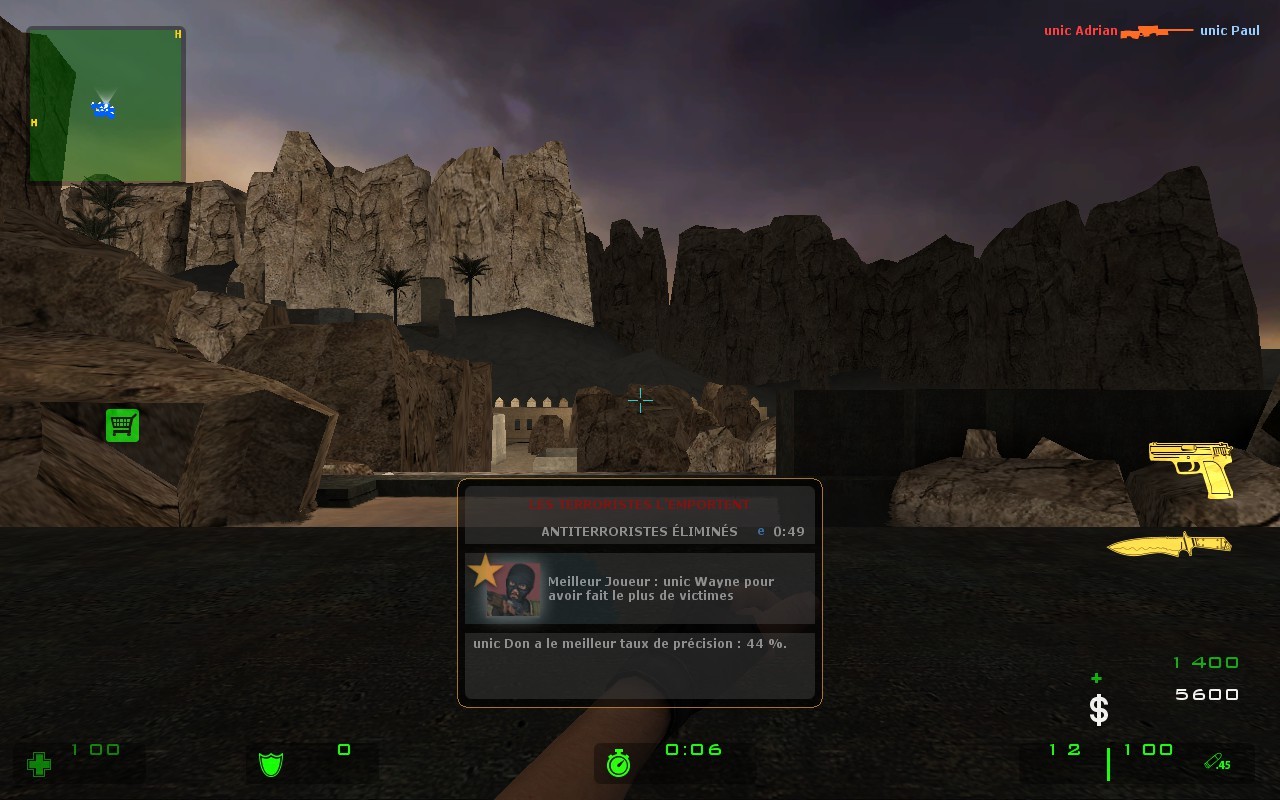Click the gold star beside Meilleur Joueur
1280x800 pixels.
pyautogui.click(x=485, y=572)
